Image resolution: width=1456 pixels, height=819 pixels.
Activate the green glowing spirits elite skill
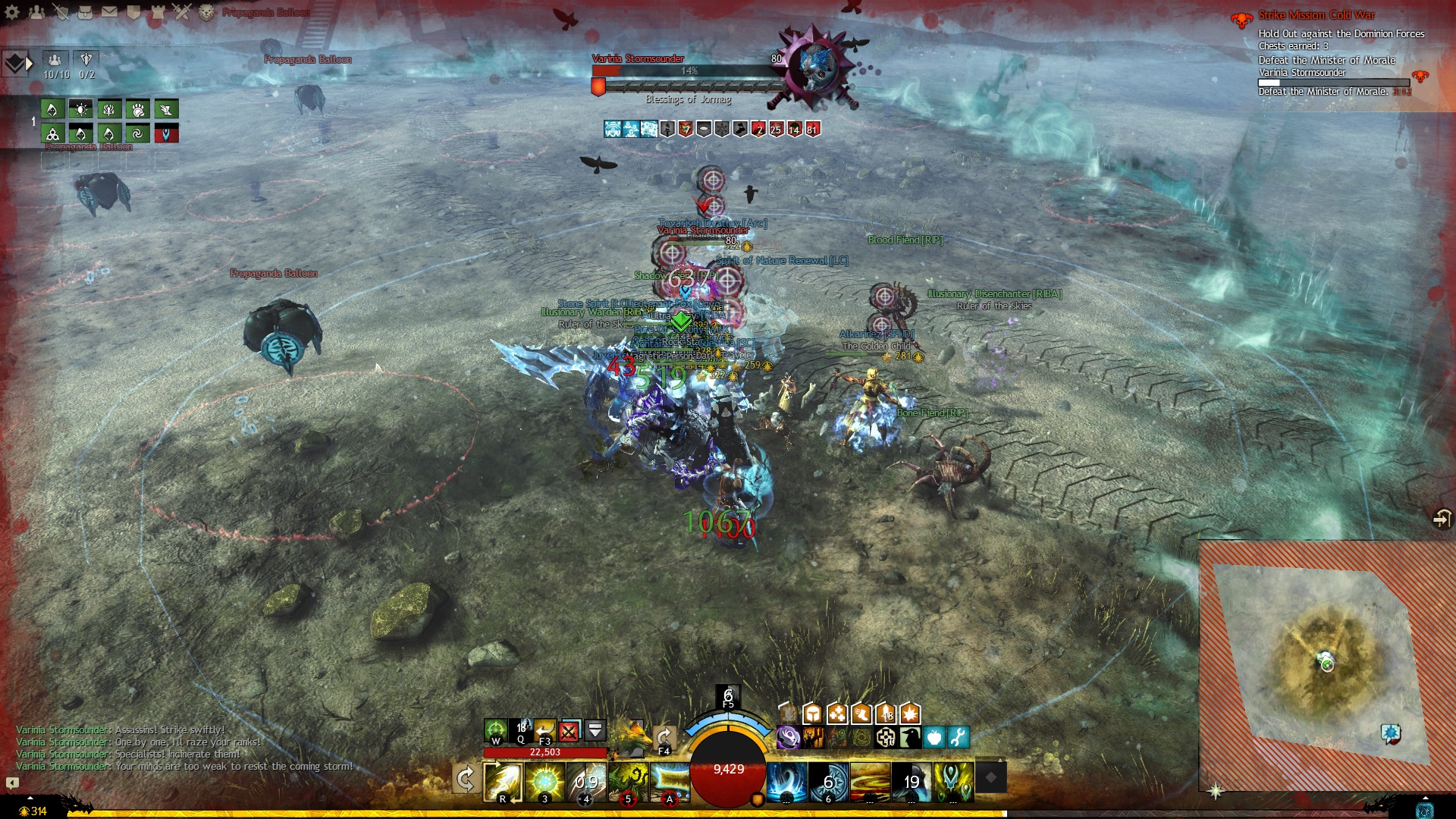click(x=953, y=781)
